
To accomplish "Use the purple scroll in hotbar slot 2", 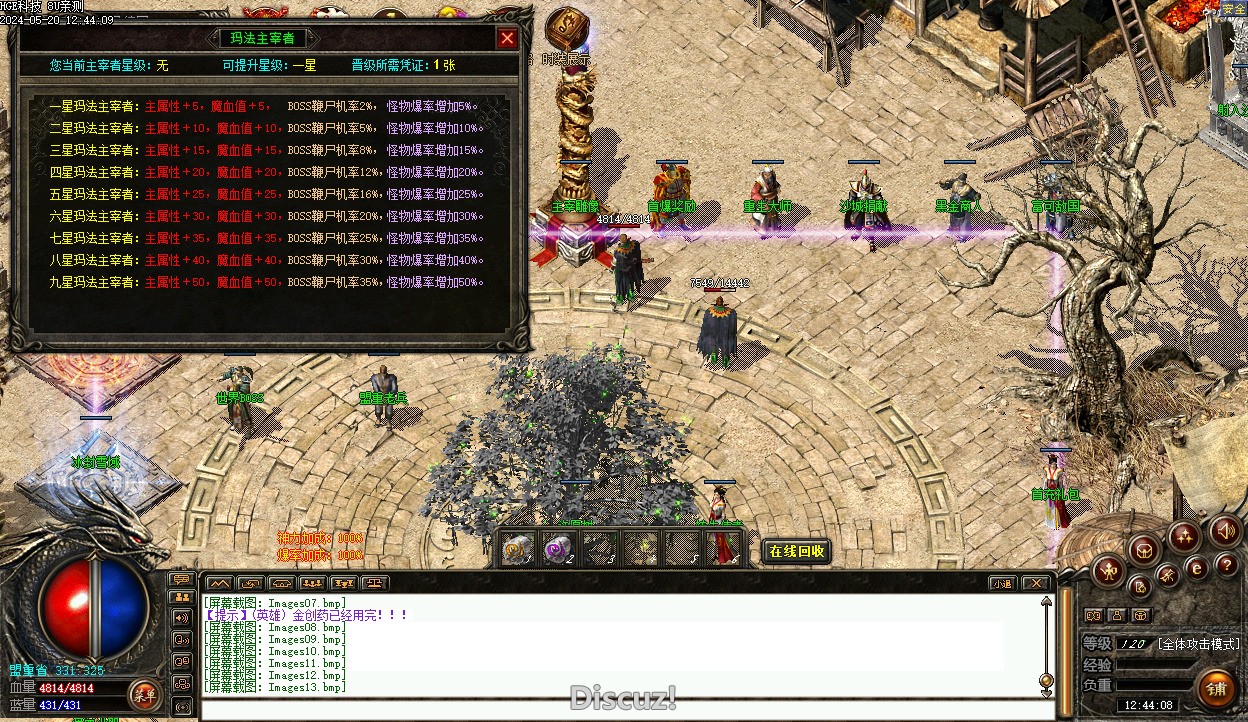I will tap(558, 548).
